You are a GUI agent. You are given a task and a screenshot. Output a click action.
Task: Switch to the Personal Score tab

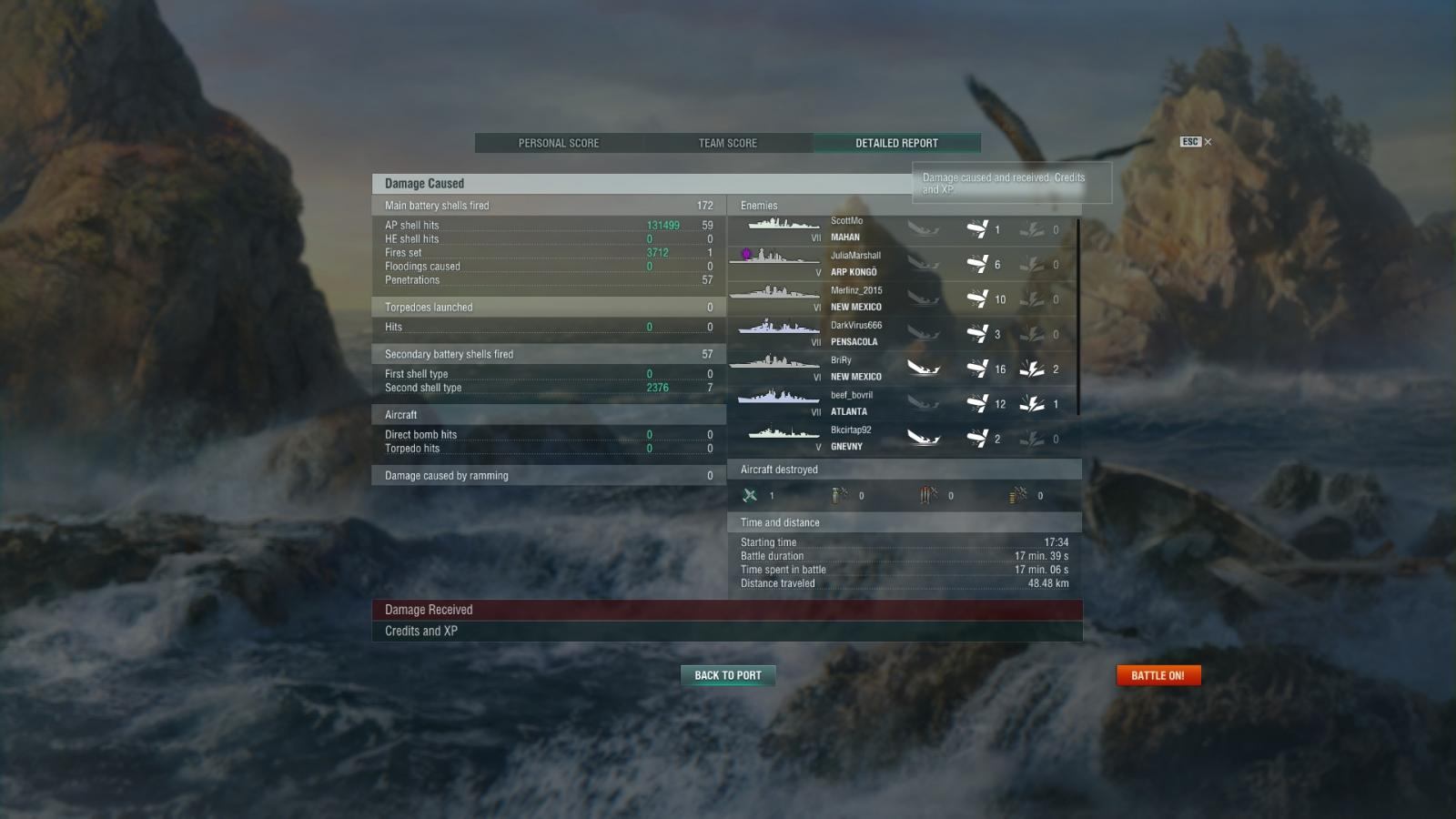point(559,143)
